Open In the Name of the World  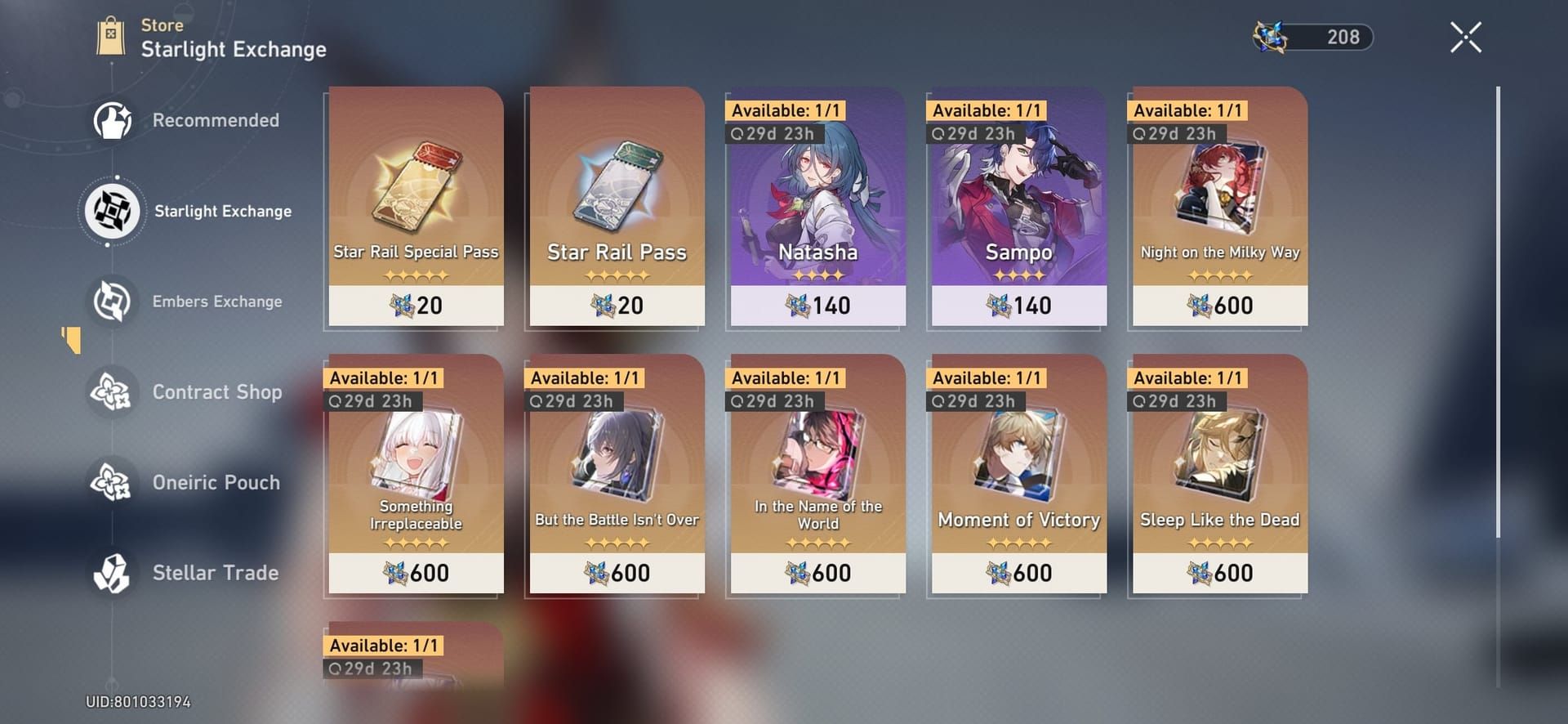[817, 474]
